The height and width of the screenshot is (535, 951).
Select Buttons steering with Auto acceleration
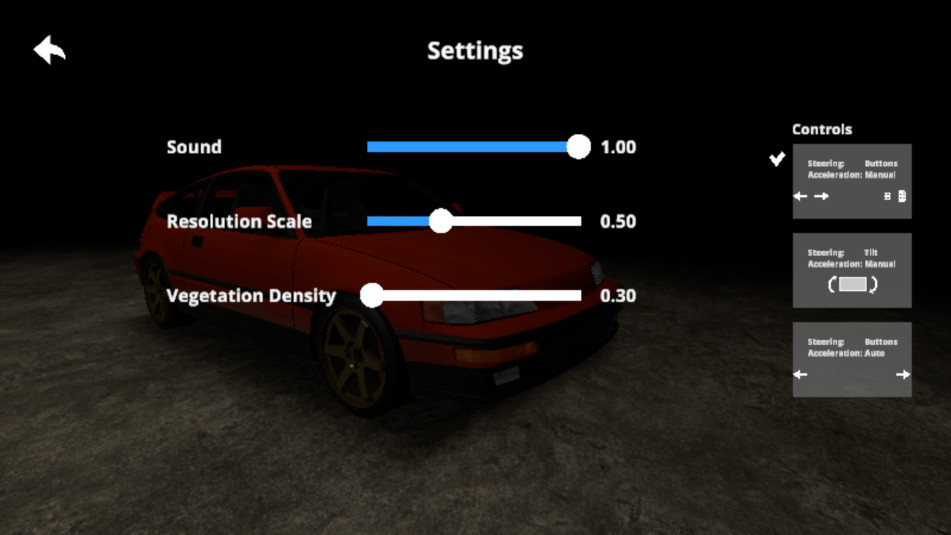coord(852,359)
